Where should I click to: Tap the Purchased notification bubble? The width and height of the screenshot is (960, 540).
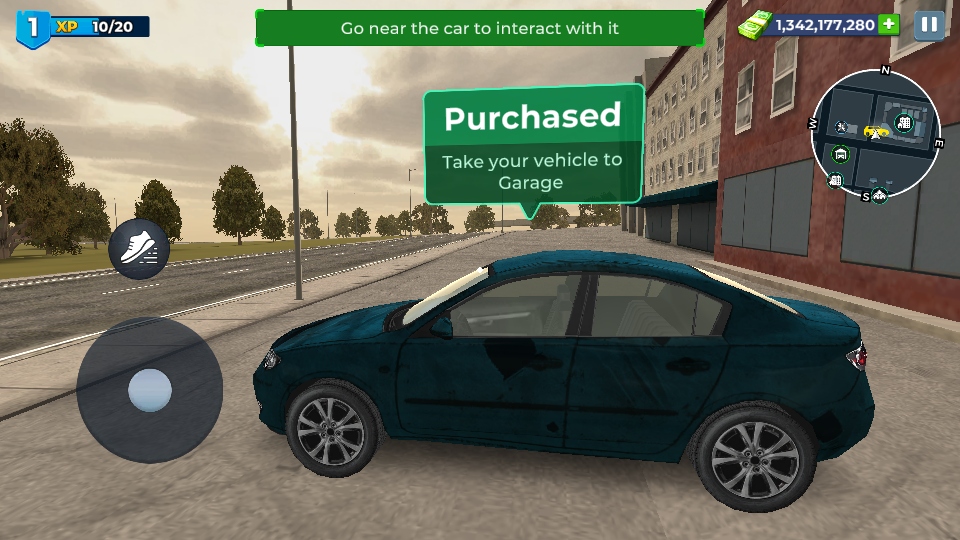[x=533, y=147]
